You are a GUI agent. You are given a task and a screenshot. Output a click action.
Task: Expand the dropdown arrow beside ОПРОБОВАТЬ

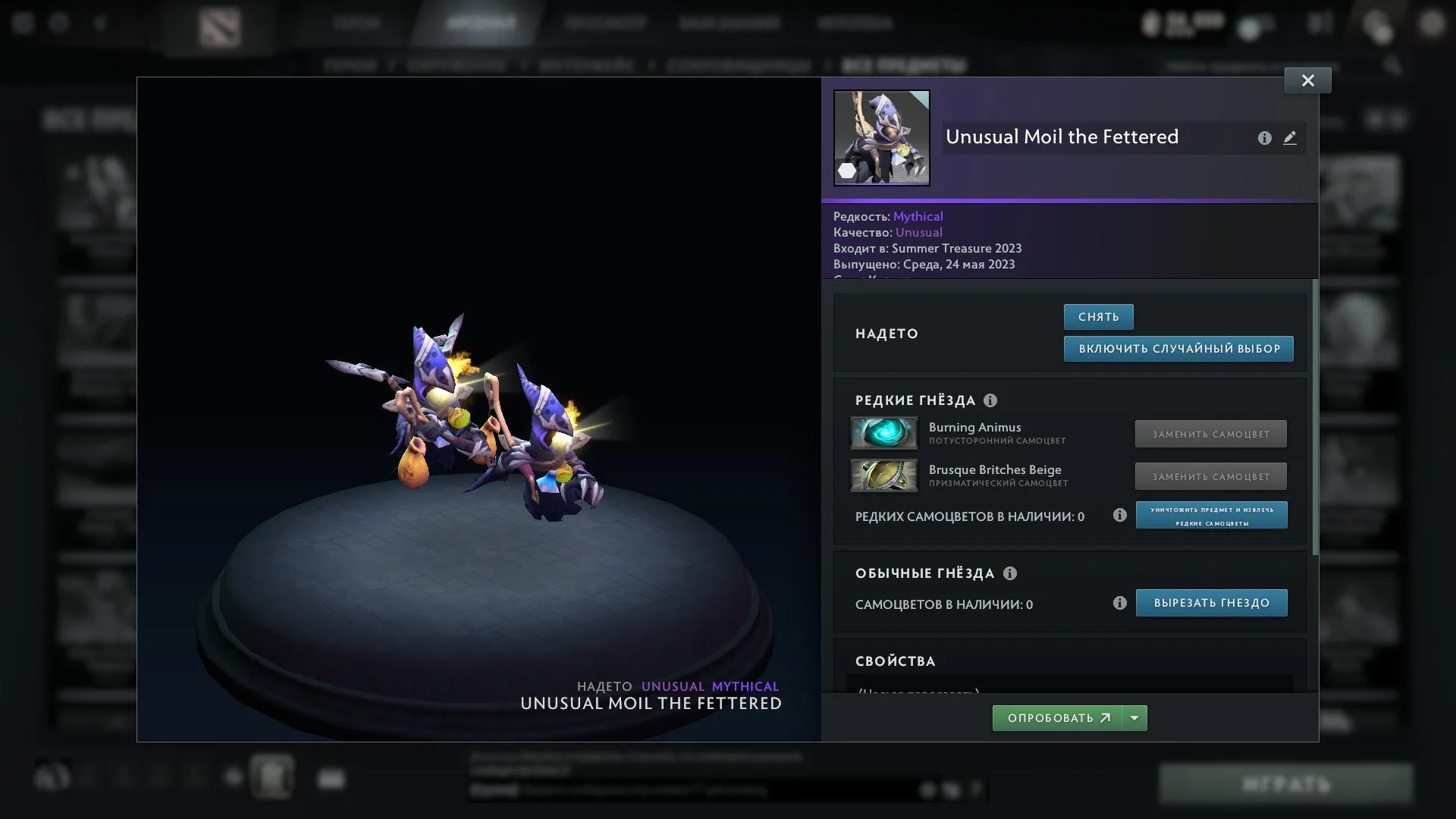tap(1133, 717)
